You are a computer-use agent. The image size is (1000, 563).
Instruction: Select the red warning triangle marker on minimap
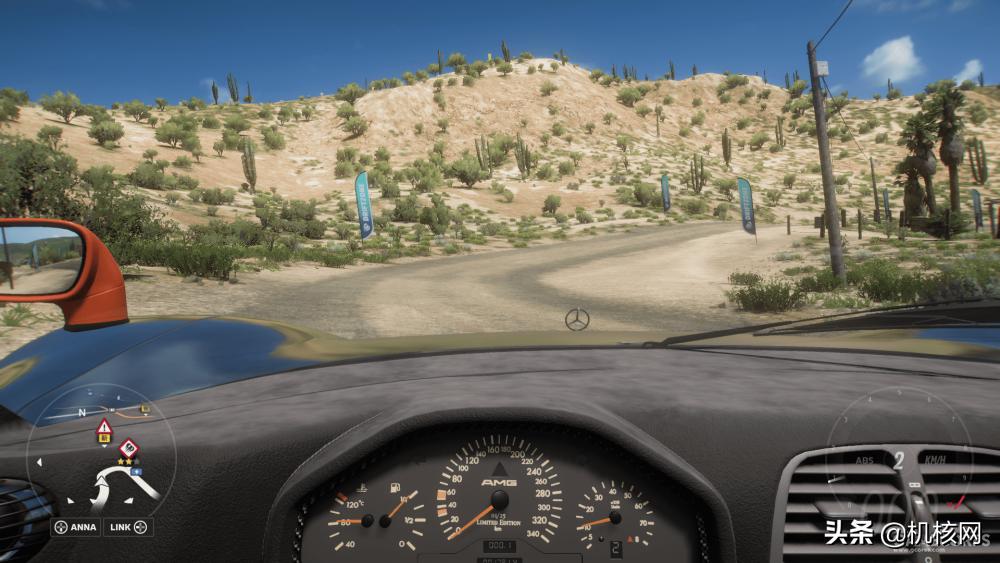(x=104, y=428)
